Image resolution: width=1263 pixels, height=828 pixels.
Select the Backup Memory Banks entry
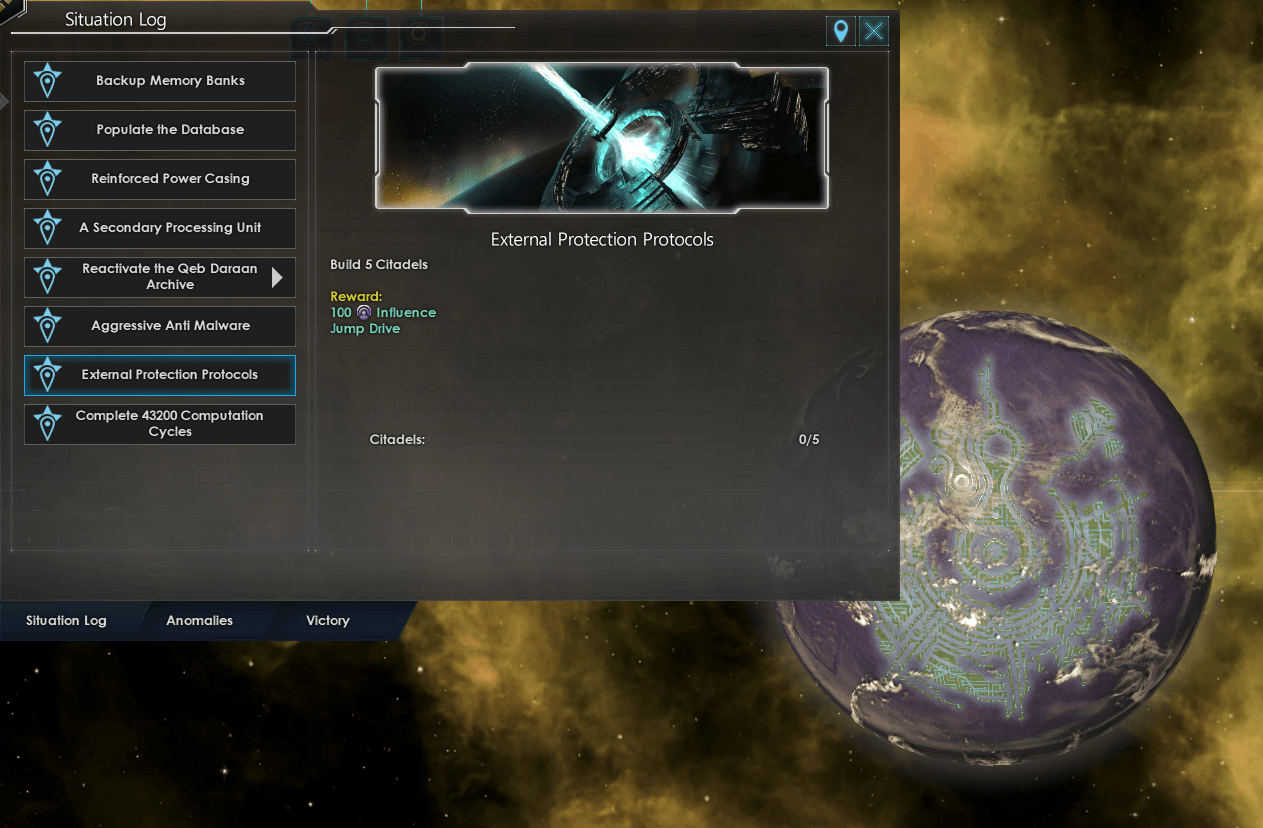[x=160, y=81]
